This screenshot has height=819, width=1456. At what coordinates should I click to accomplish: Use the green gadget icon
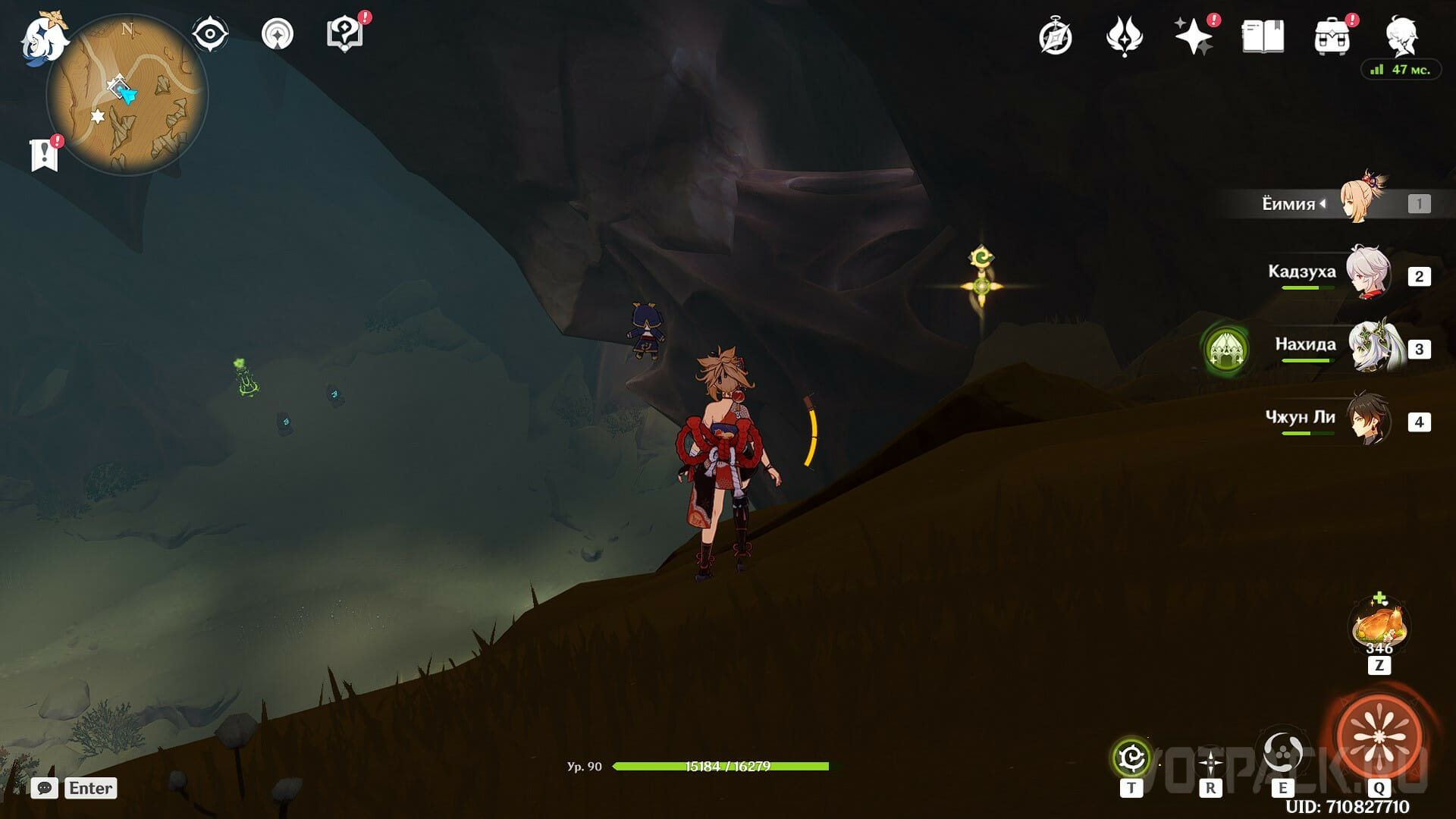click(x=1131, y=757)
